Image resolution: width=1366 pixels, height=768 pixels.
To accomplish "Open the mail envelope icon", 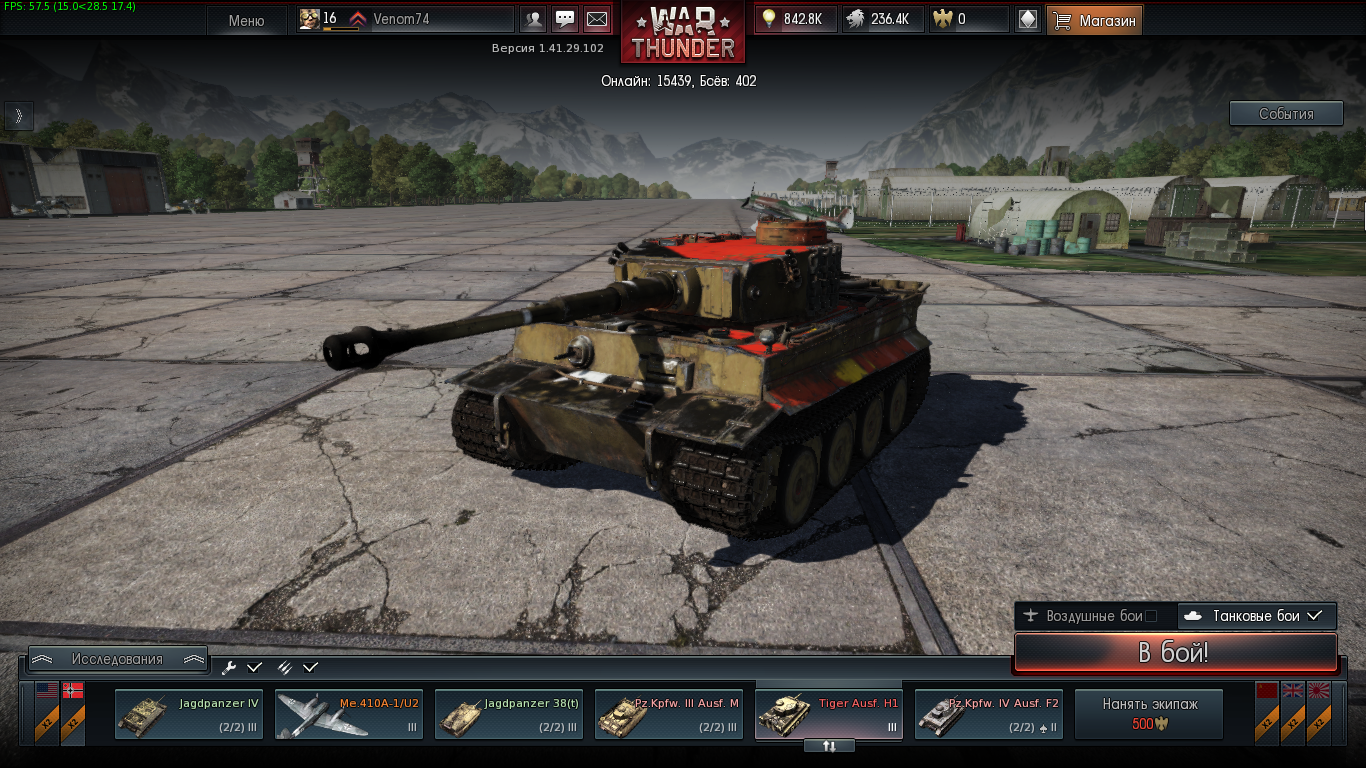I will tap(596, 19).
